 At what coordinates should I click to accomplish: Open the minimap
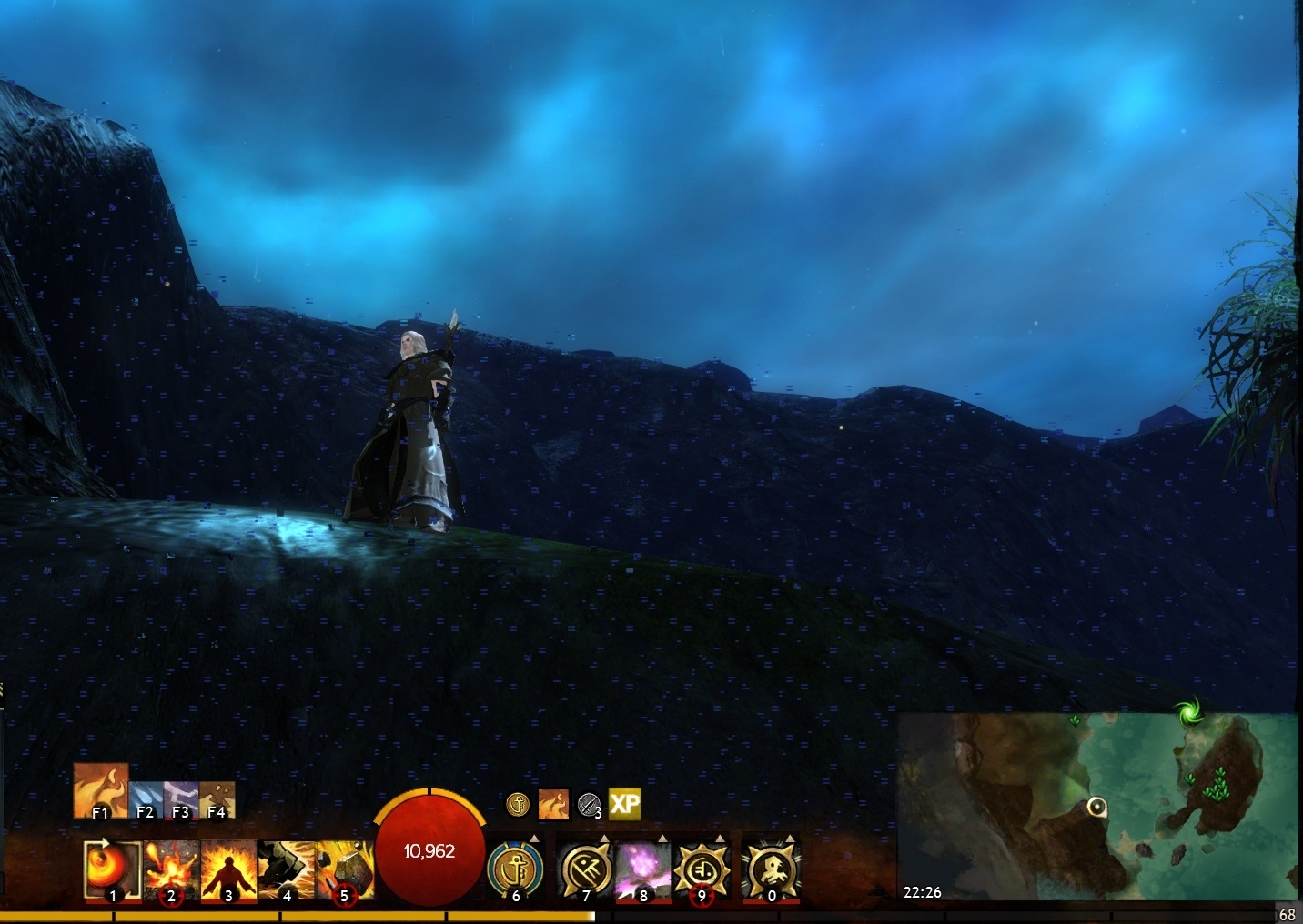[x=1098, y=807]
